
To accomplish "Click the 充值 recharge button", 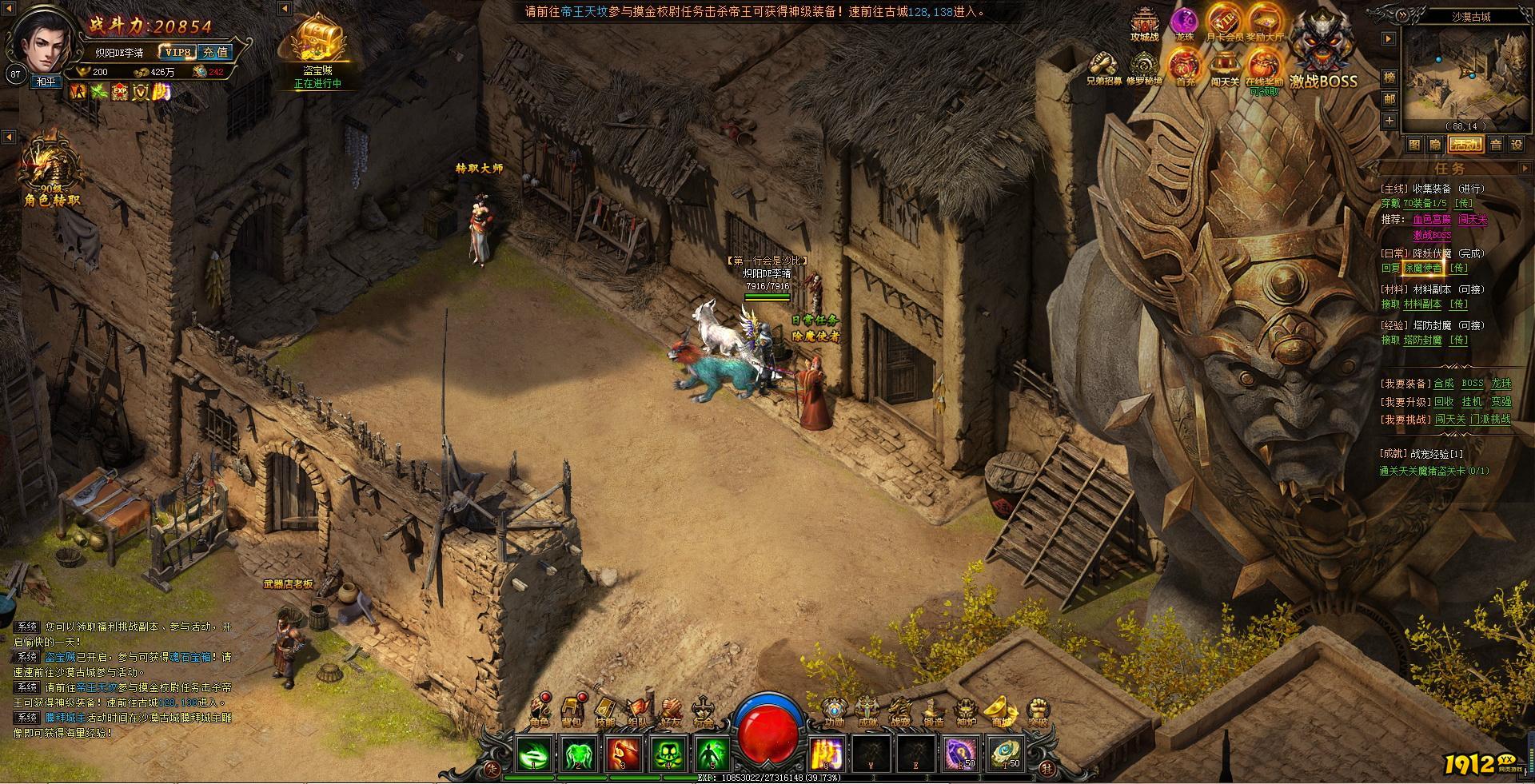I will pos(214,53).
